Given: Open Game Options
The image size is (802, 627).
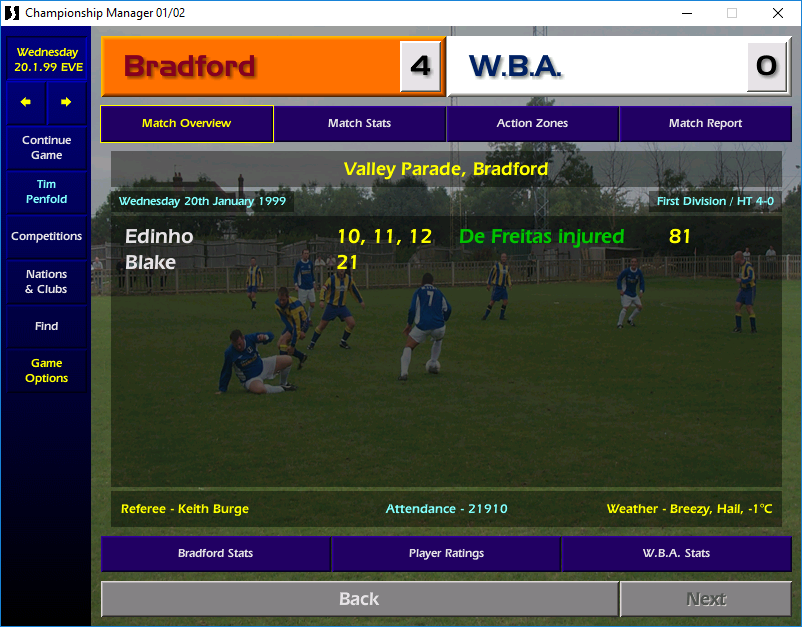Looking at the screenshot, I should click(46, 371).
